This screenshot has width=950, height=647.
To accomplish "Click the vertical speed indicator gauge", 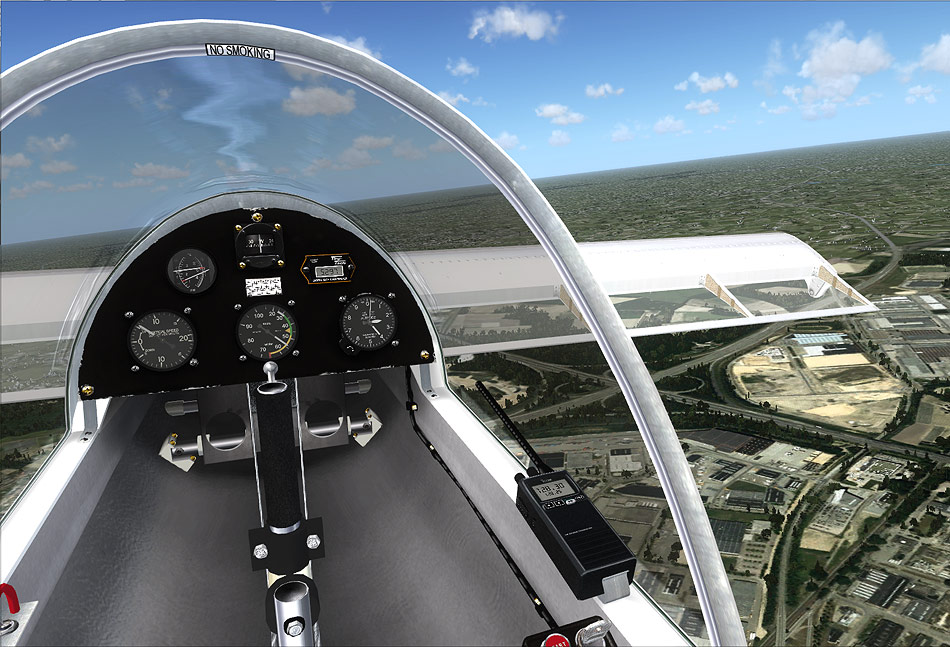I will pyautogui.click(x=162, y=339).
